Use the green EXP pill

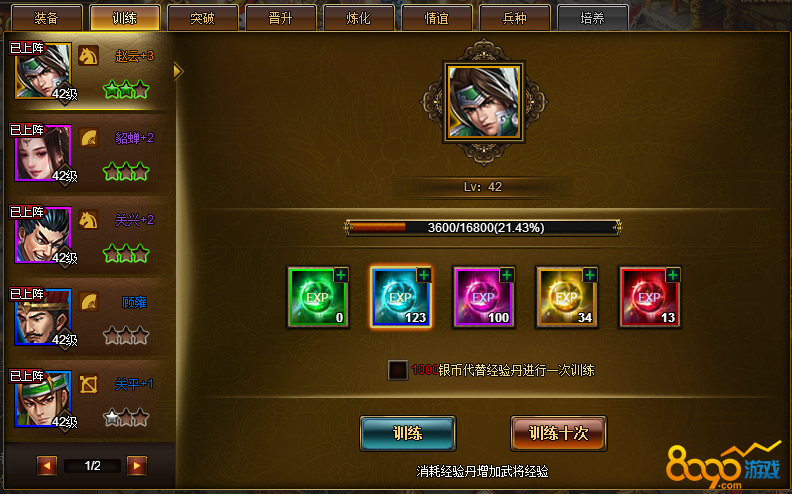click(317, 297)
